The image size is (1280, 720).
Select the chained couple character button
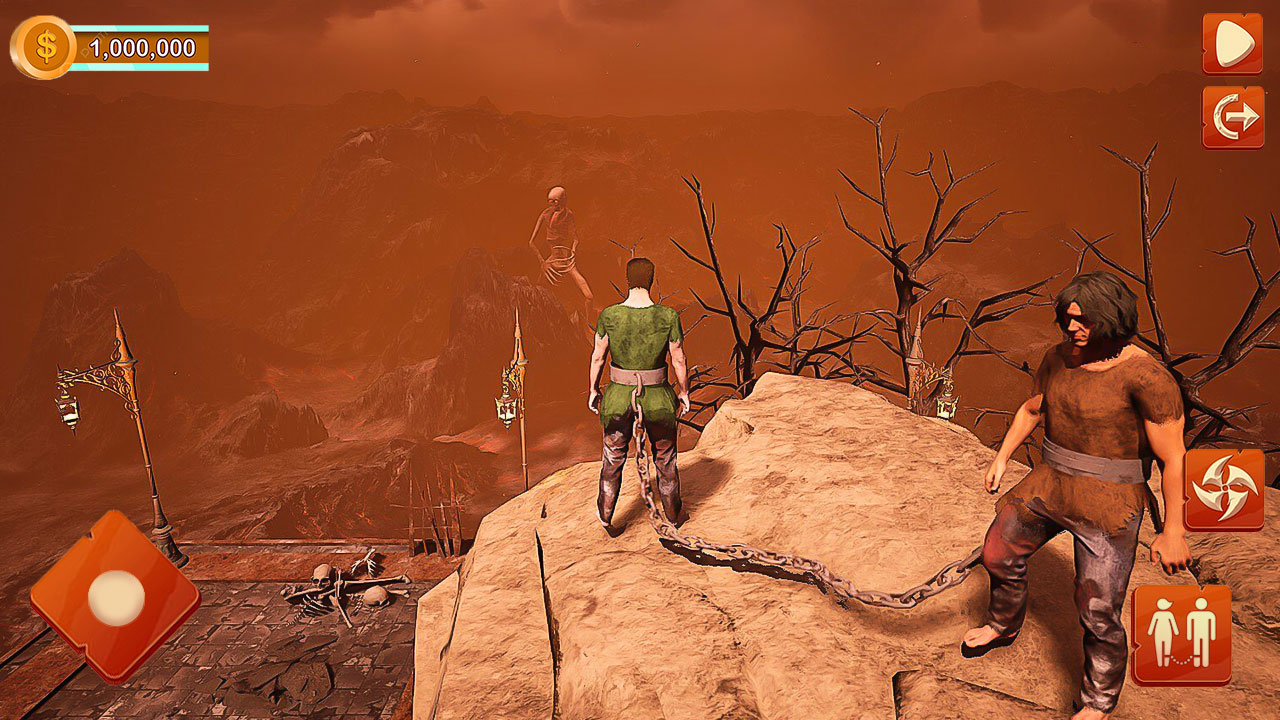1181,634
